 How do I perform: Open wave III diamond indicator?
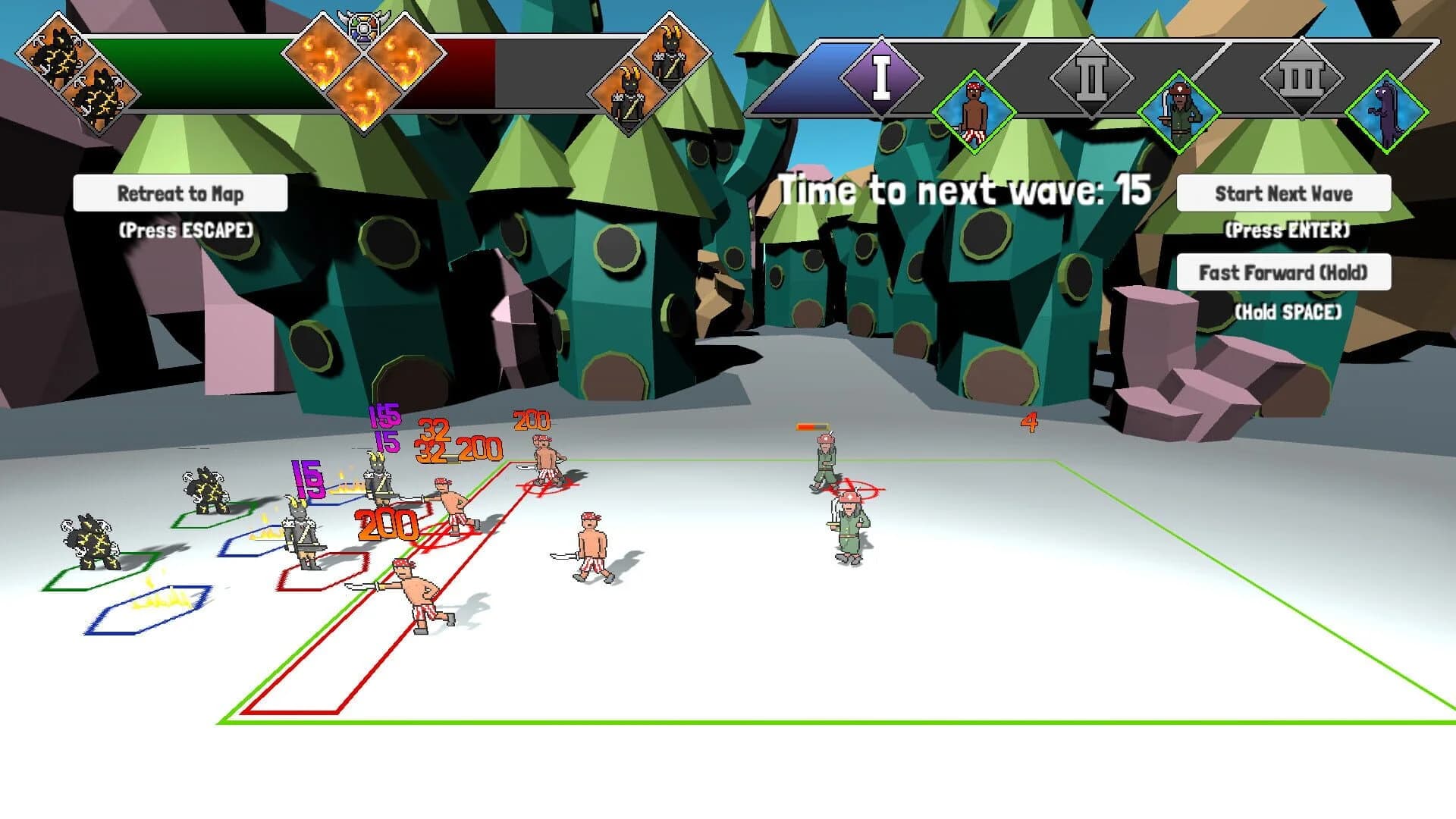pyautogui.click(x=1301, y=76)
